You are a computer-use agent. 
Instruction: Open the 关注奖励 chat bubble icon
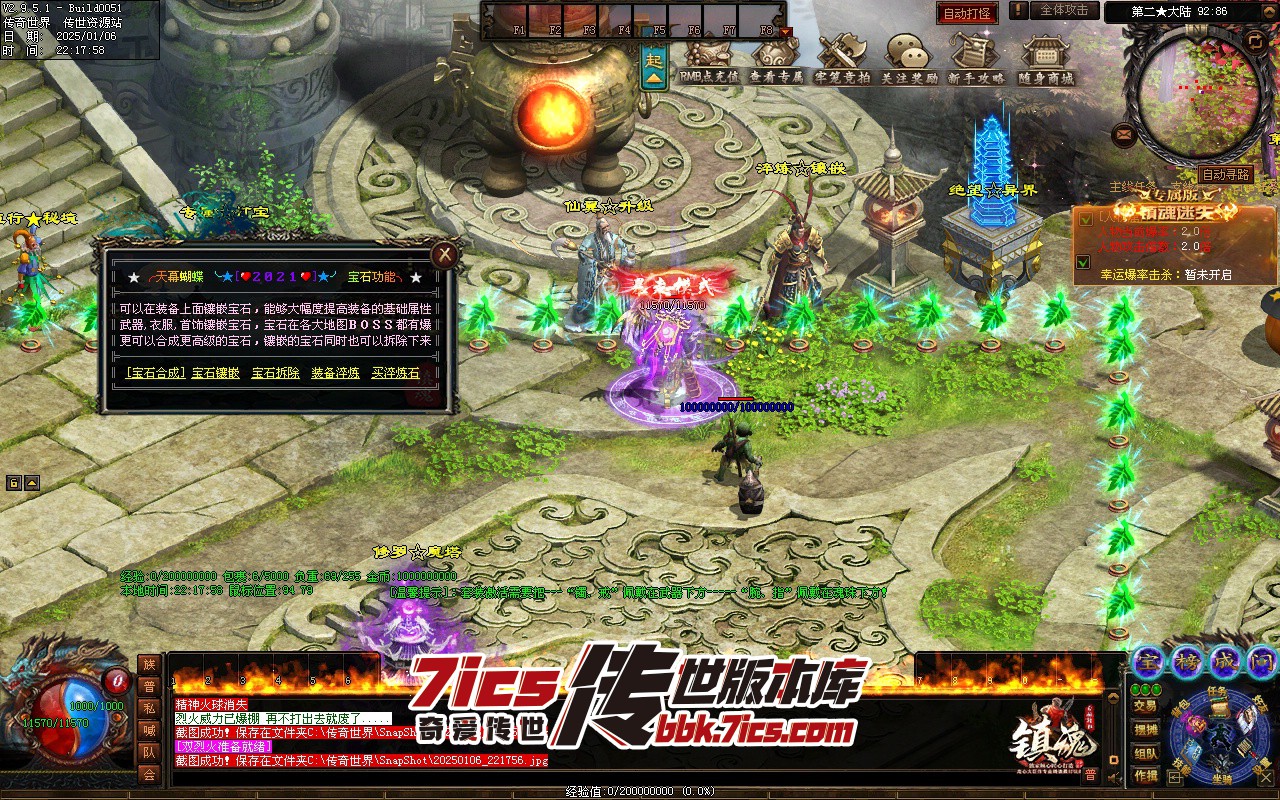click(x=909, y=58)
